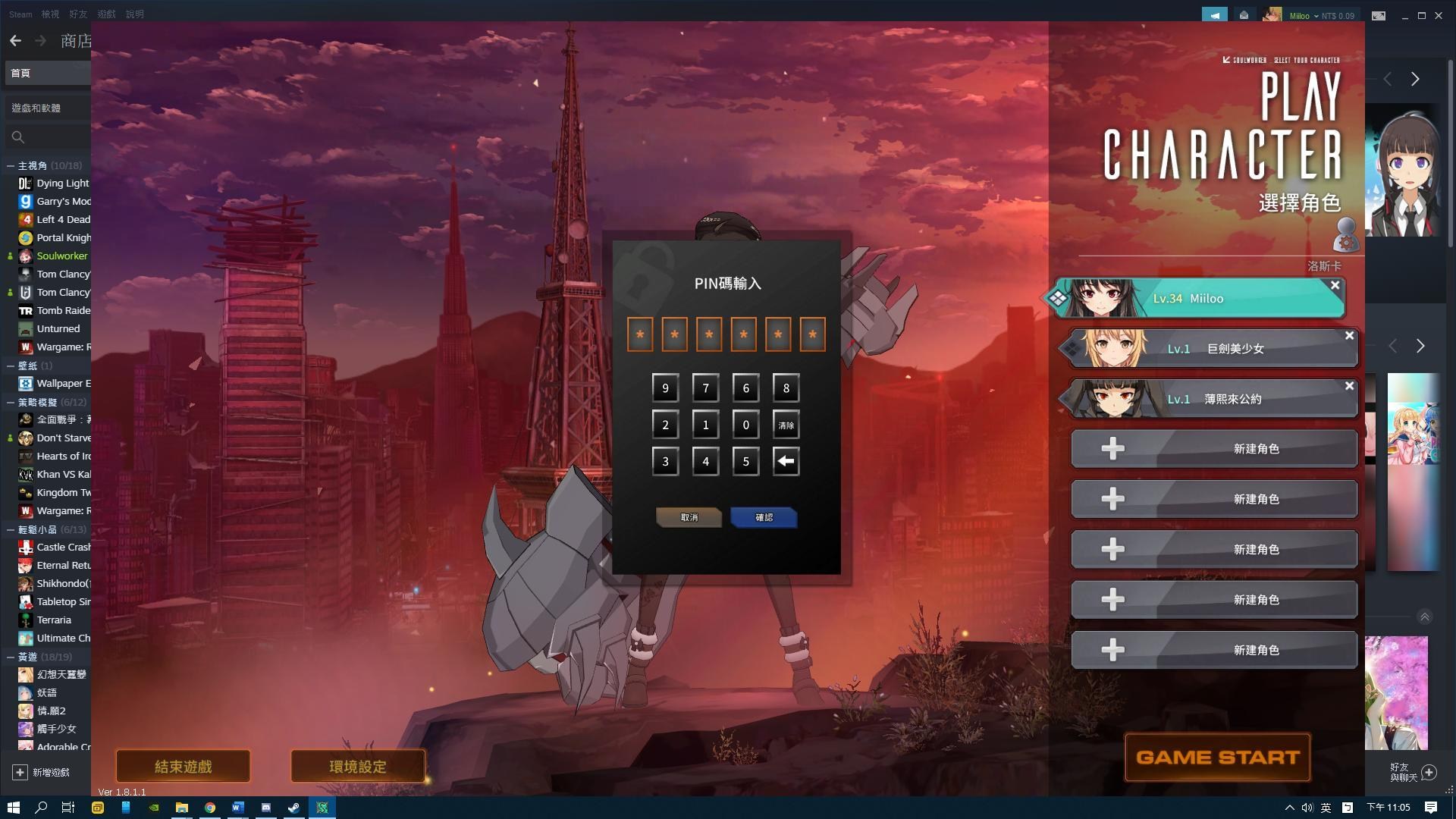Start the game with GAME START

tap(1217, 757)
